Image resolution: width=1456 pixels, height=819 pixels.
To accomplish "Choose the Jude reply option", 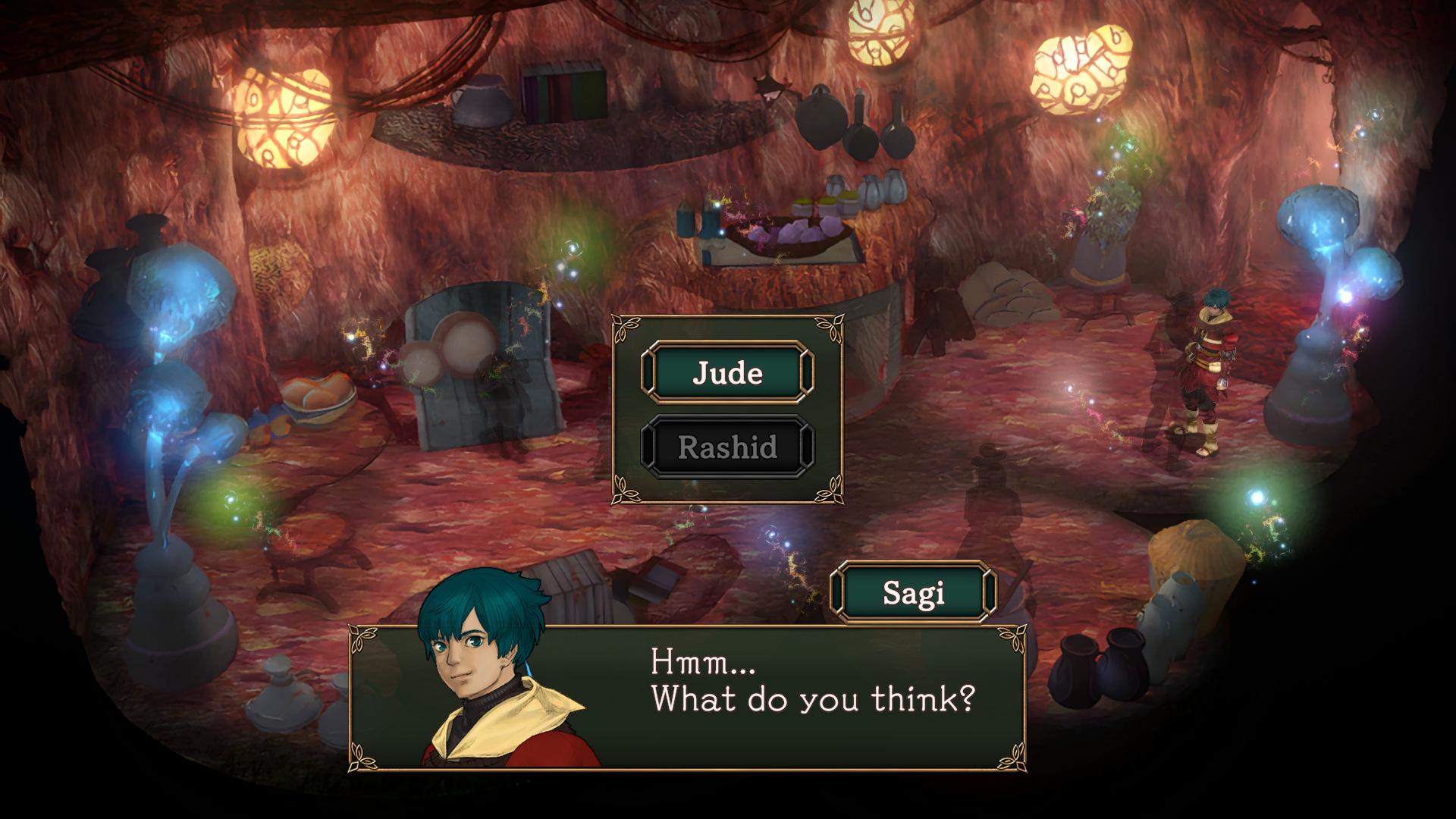I will (727, 372).
